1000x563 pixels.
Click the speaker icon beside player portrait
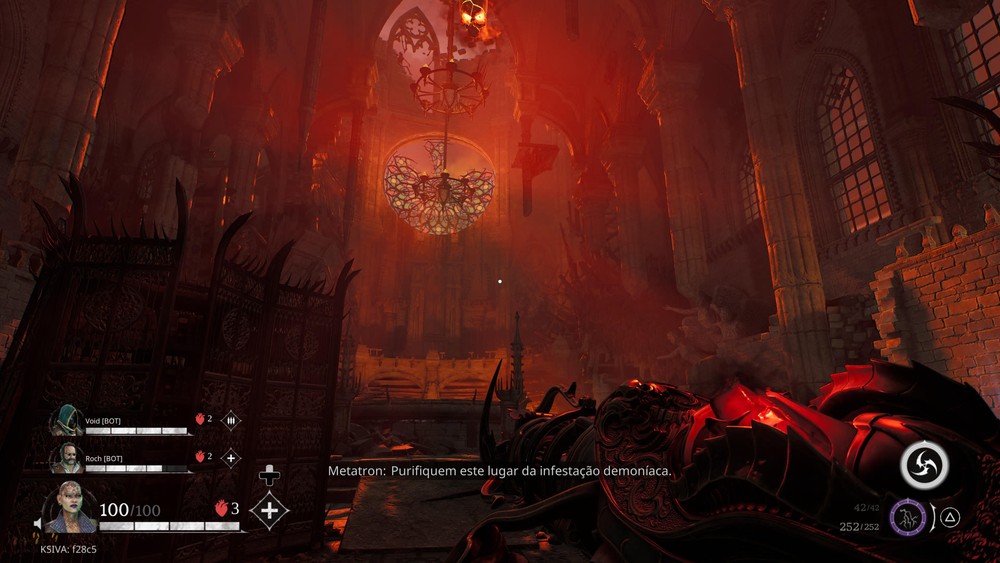tap(38, 523)
